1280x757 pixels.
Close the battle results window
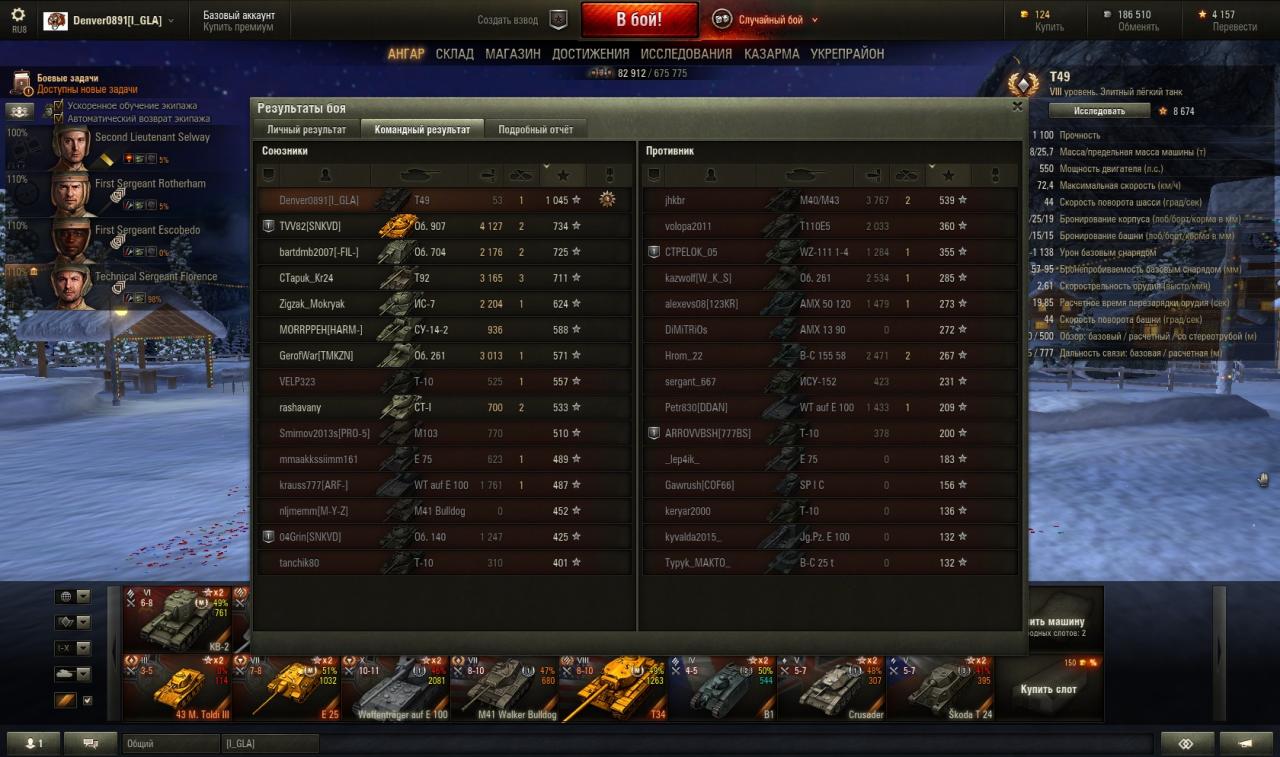point(1017,106)
